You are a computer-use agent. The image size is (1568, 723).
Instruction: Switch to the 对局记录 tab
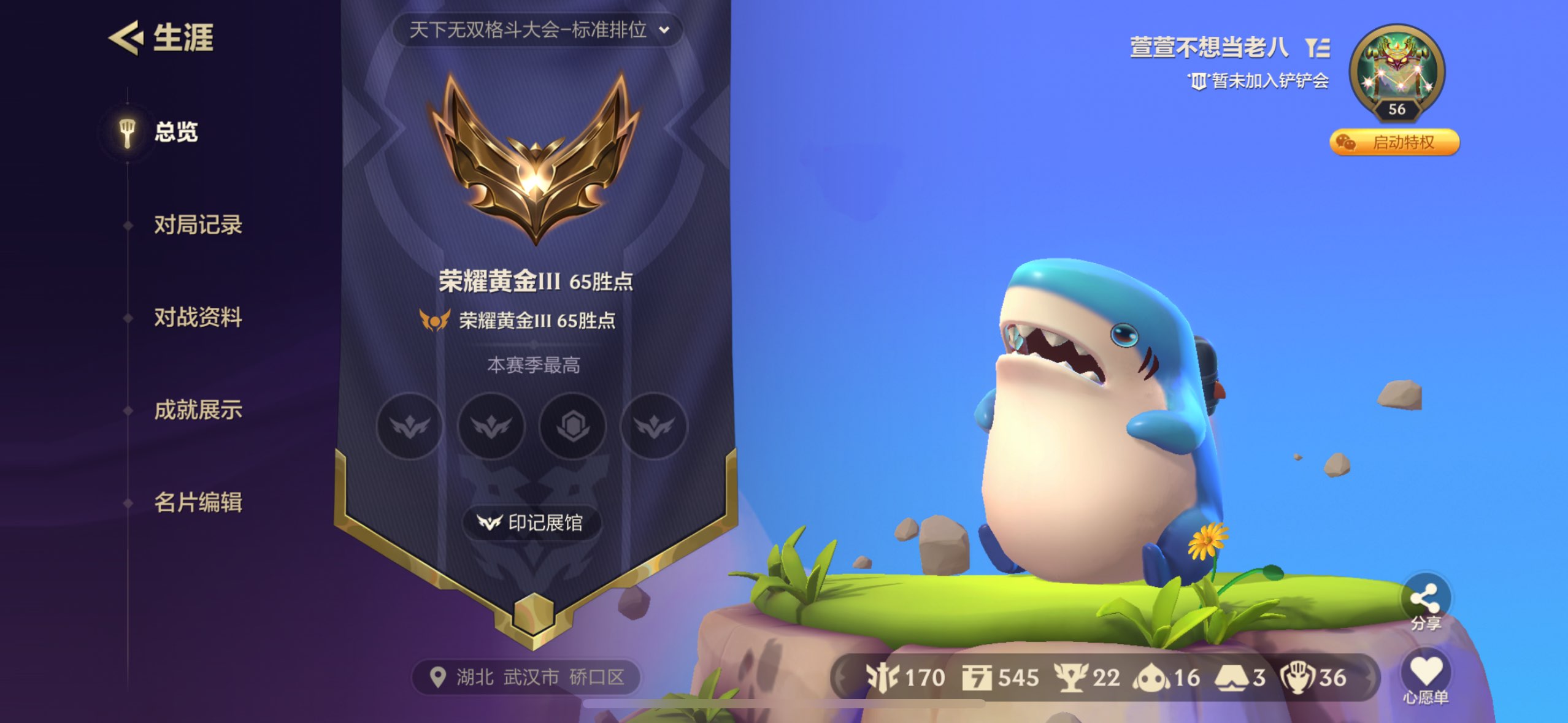[x=199, y=226]
